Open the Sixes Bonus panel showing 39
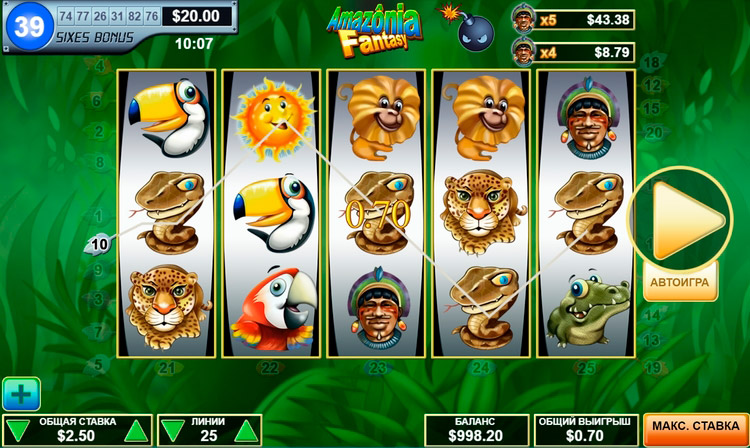750x448 pixels. [x=30, y=27]
